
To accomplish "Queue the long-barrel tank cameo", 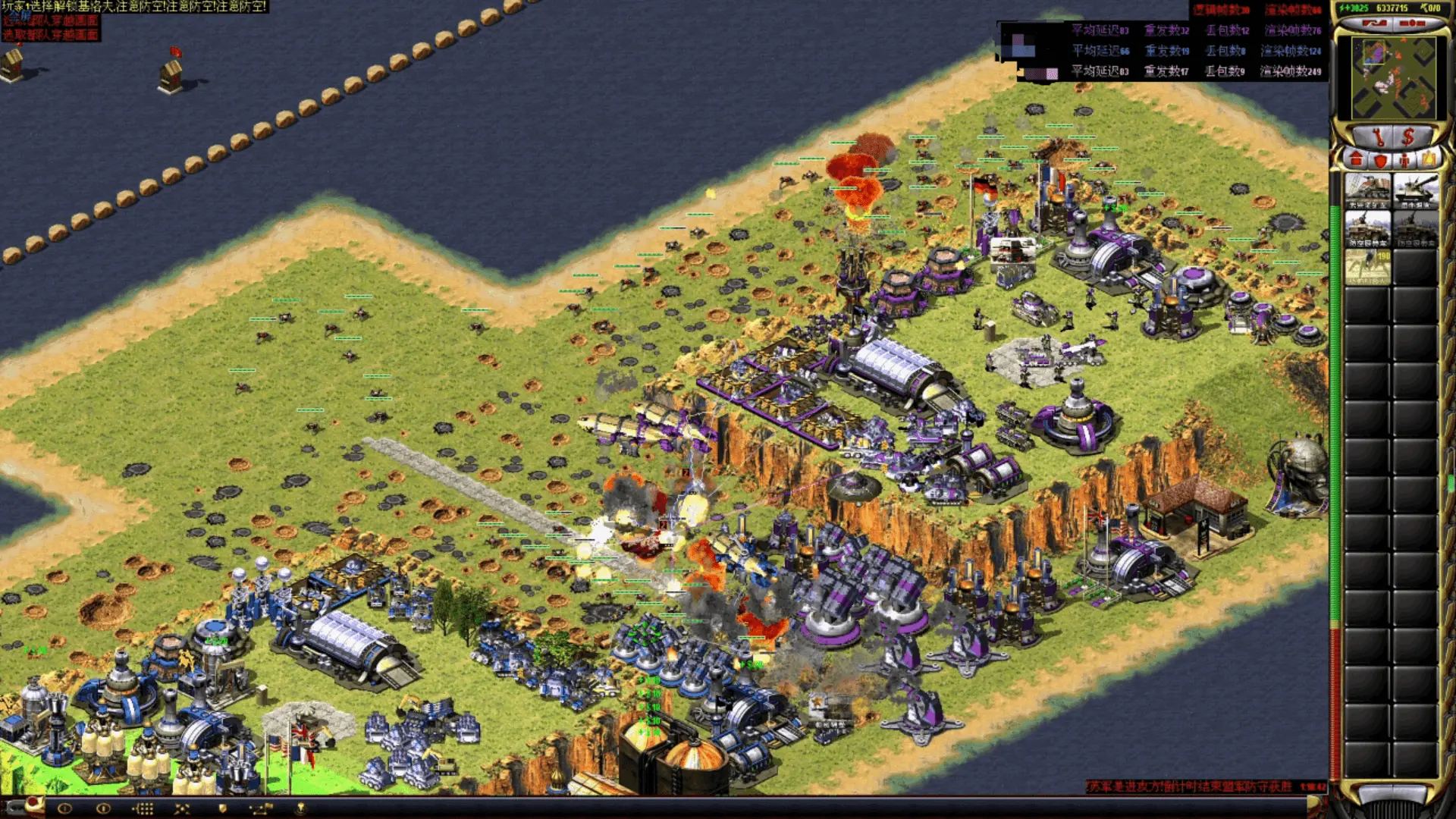I will tap(1415, 191).
